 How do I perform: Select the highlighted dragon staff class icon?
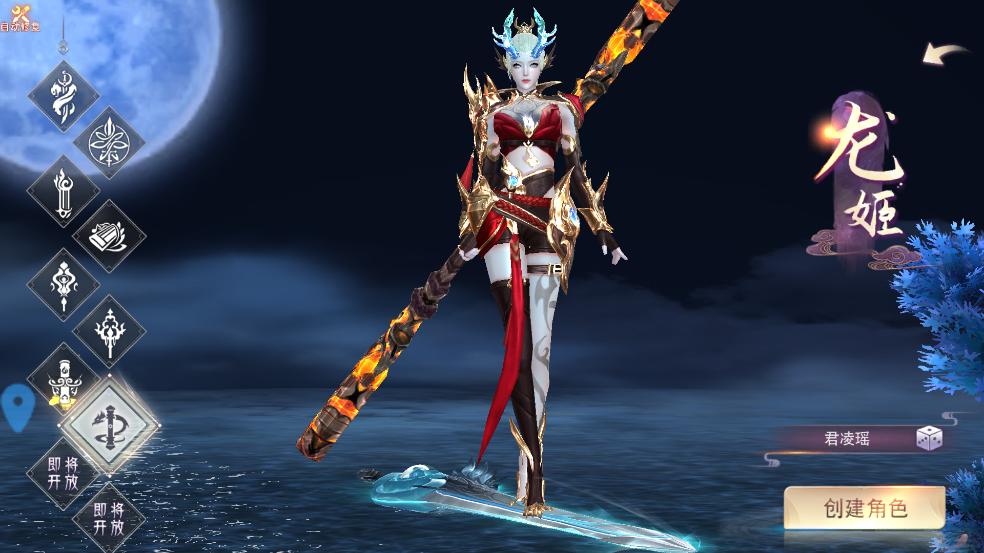(109, 424)
